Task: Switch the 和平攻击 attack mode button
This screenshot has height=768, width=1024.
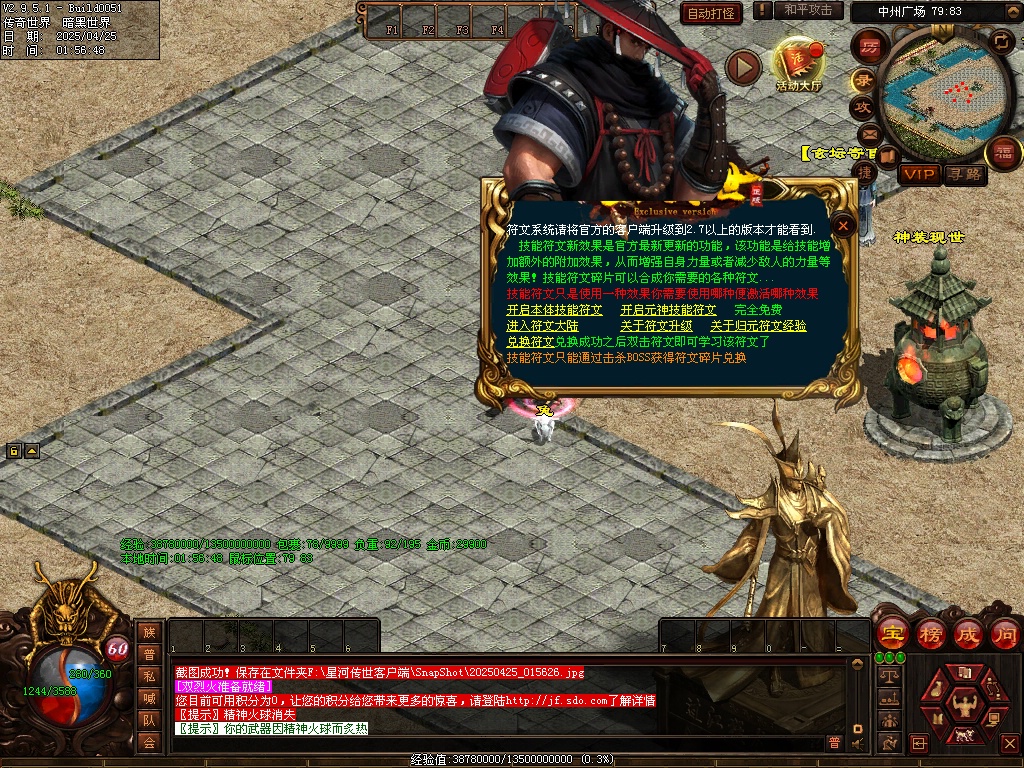Action: click(x=808, y=10)
